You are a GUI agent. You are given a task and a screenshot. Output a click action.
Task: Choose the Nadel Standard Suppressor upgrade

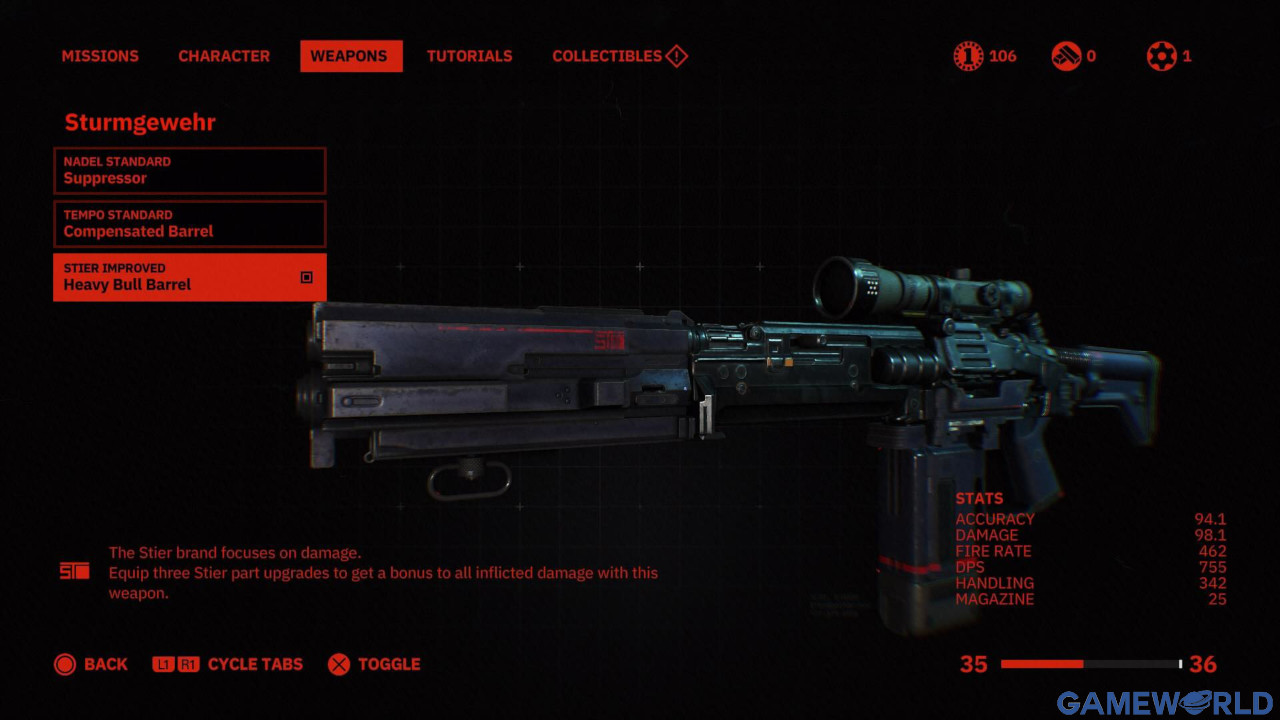click(189, 170)
